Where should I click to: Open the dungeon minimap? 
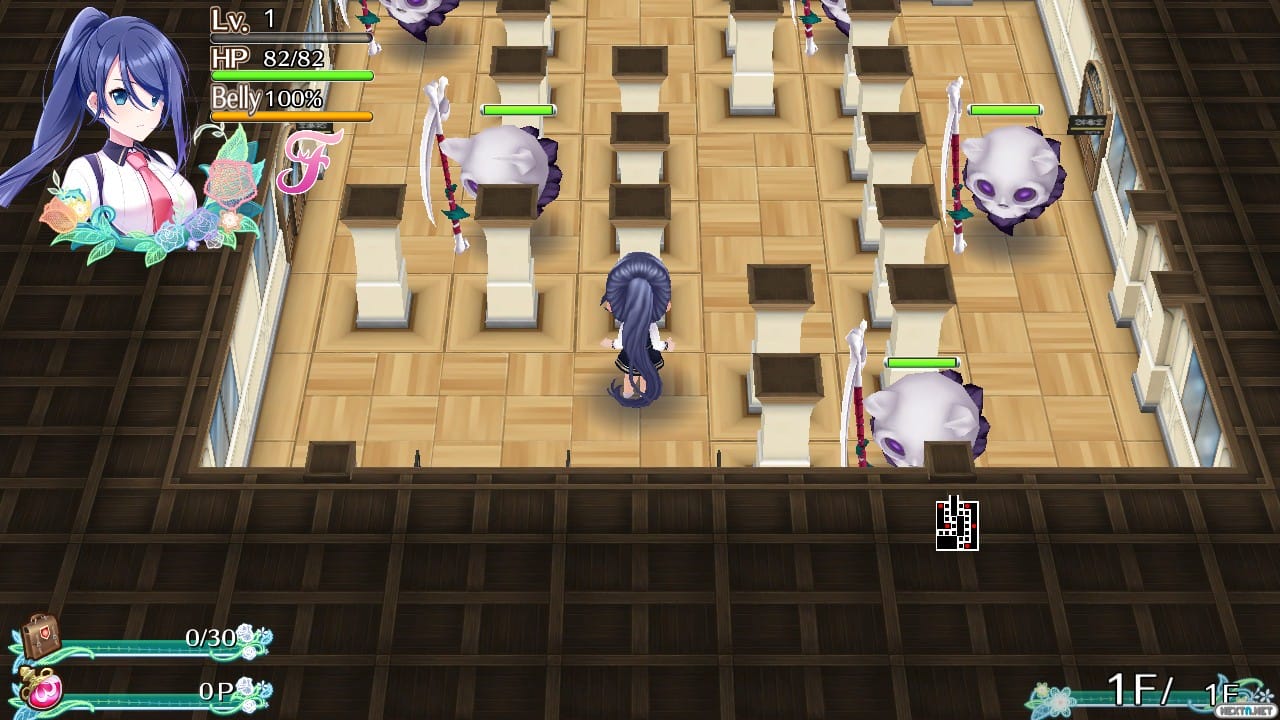point(957,524)
